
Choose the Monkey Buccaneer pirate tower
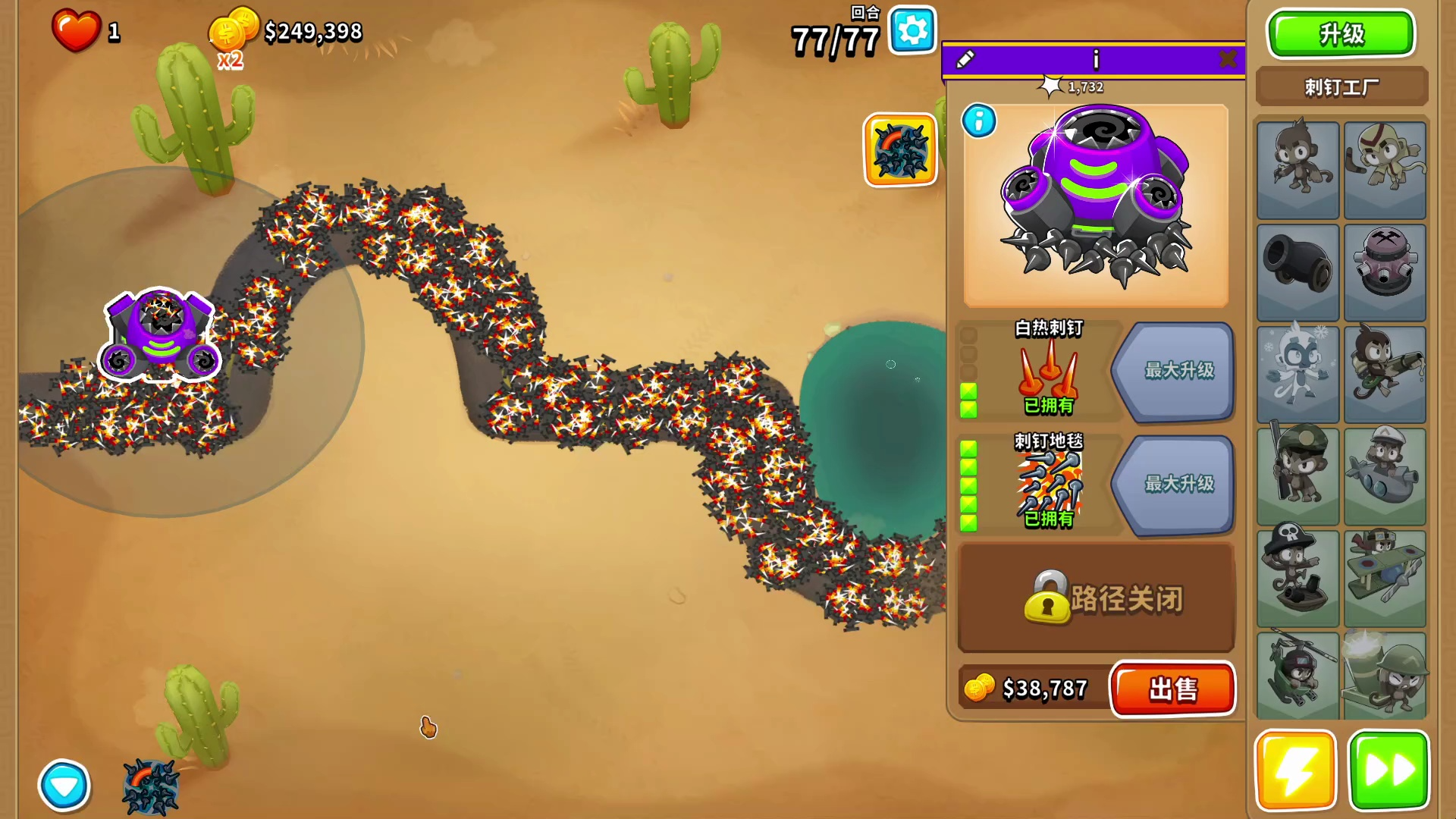pos(1298,578)
